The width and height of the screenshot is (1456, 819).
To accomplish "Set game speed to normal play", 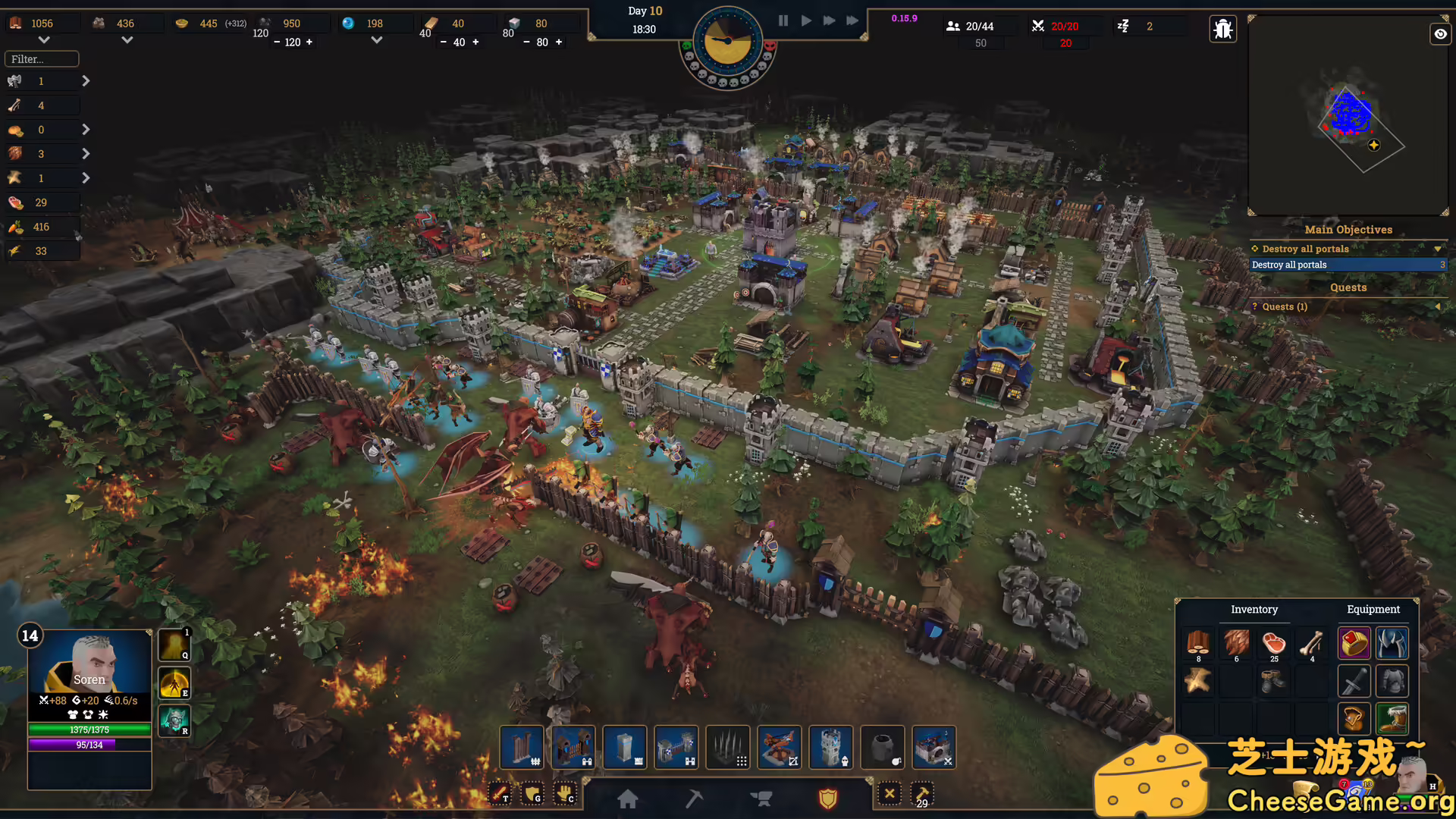I will (x=806, y=20).
